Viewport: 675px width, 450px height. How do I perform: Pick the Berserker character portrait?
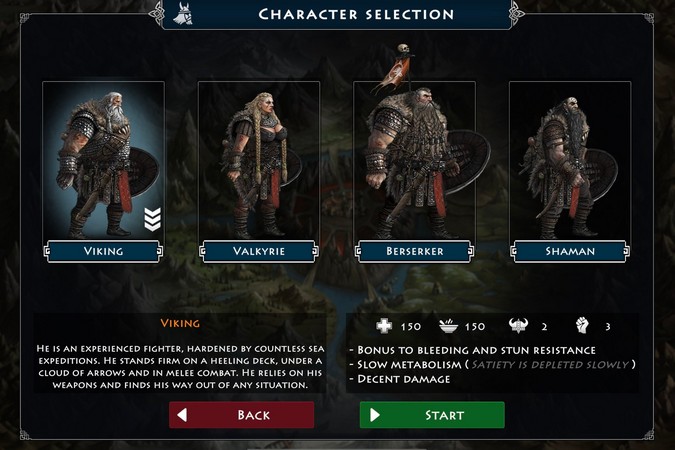coord(415,160)
